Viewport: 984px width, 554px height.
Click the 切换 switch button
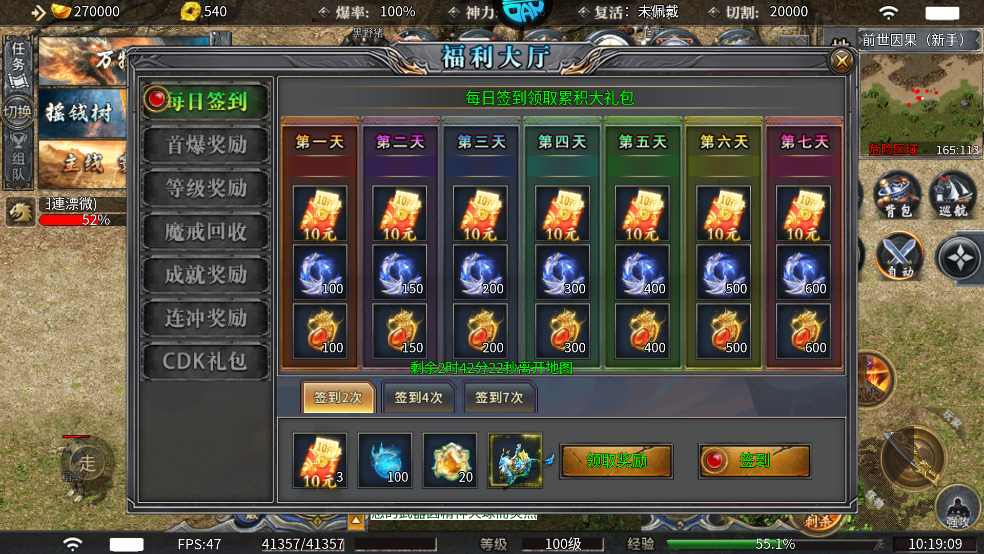click(17, 111)
